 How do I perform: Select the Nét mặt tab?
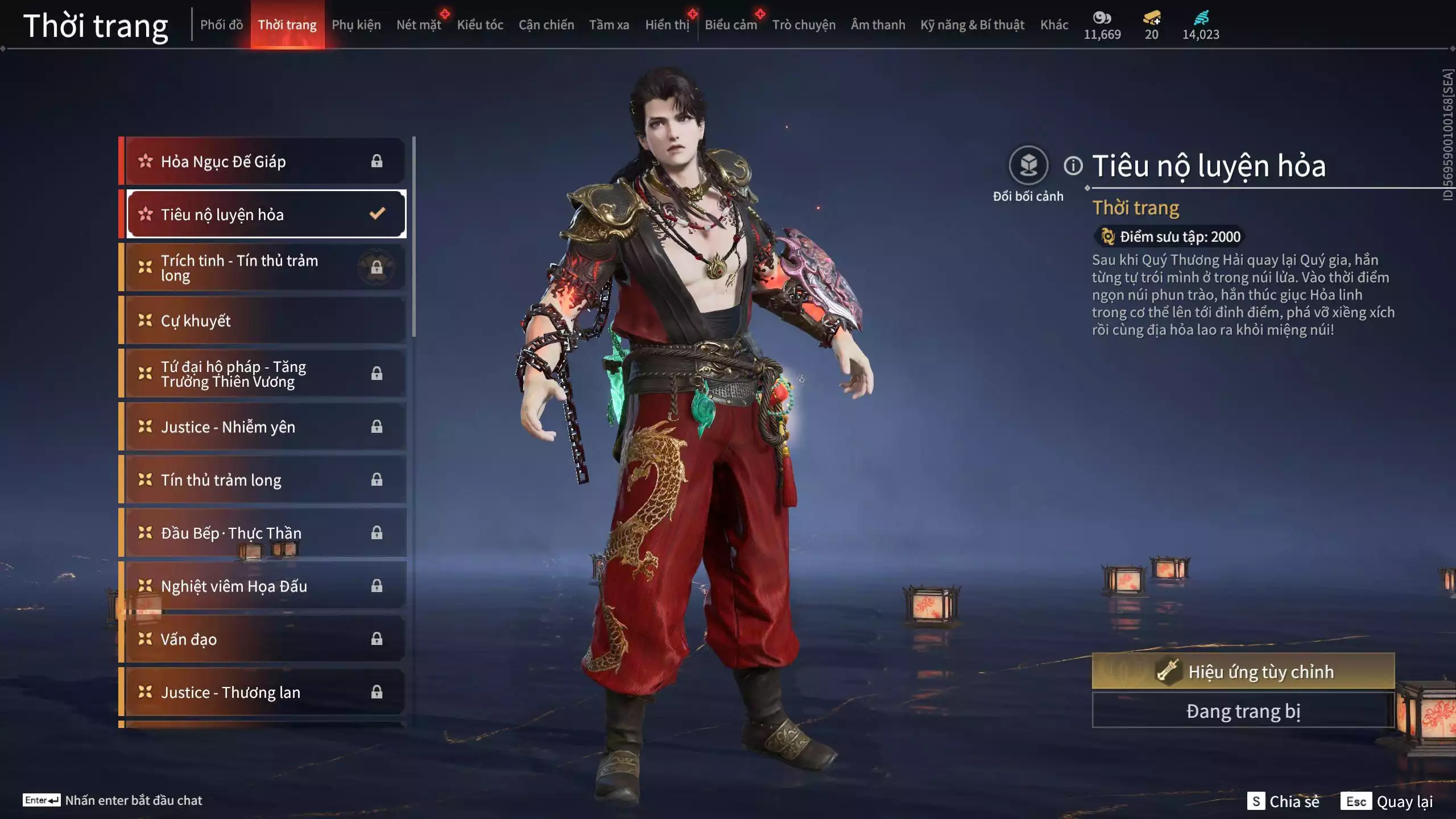(419, 25)
